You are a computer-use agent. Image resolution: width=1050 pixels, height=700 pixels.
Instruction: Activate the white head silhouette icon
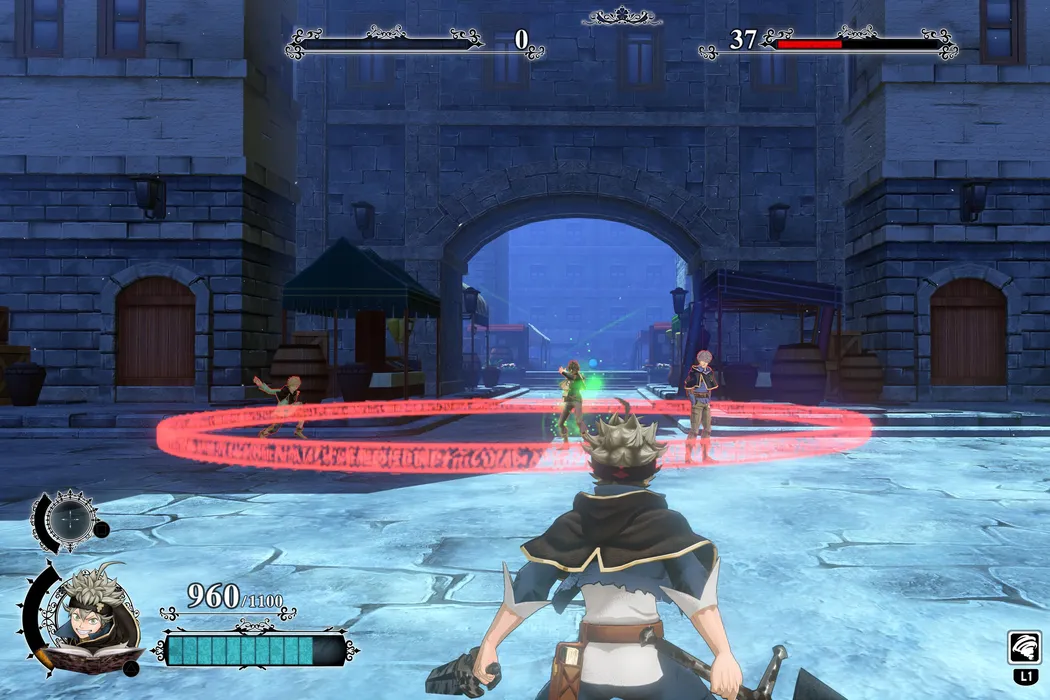(x=1025, y=648)
